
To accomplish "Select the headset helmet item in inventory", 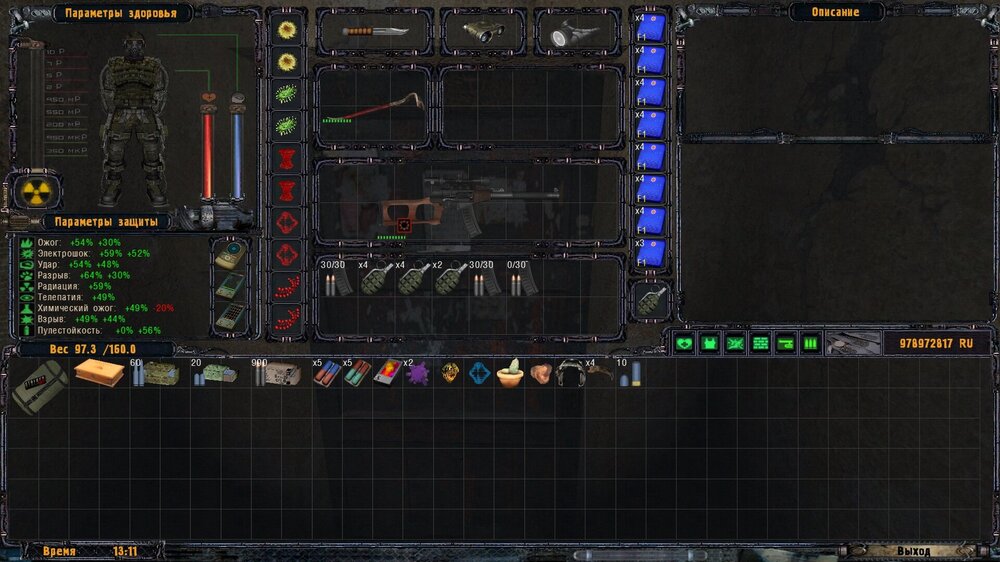I will click(x=571, y=373).
